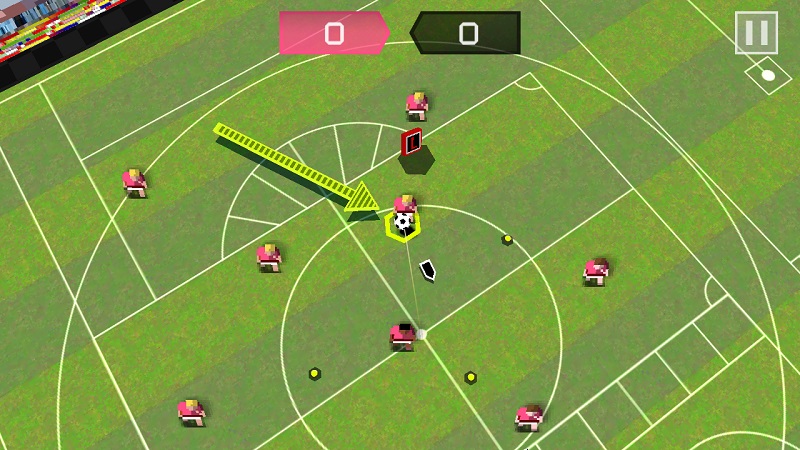Pause the match
800x450 pixels.
756,33
